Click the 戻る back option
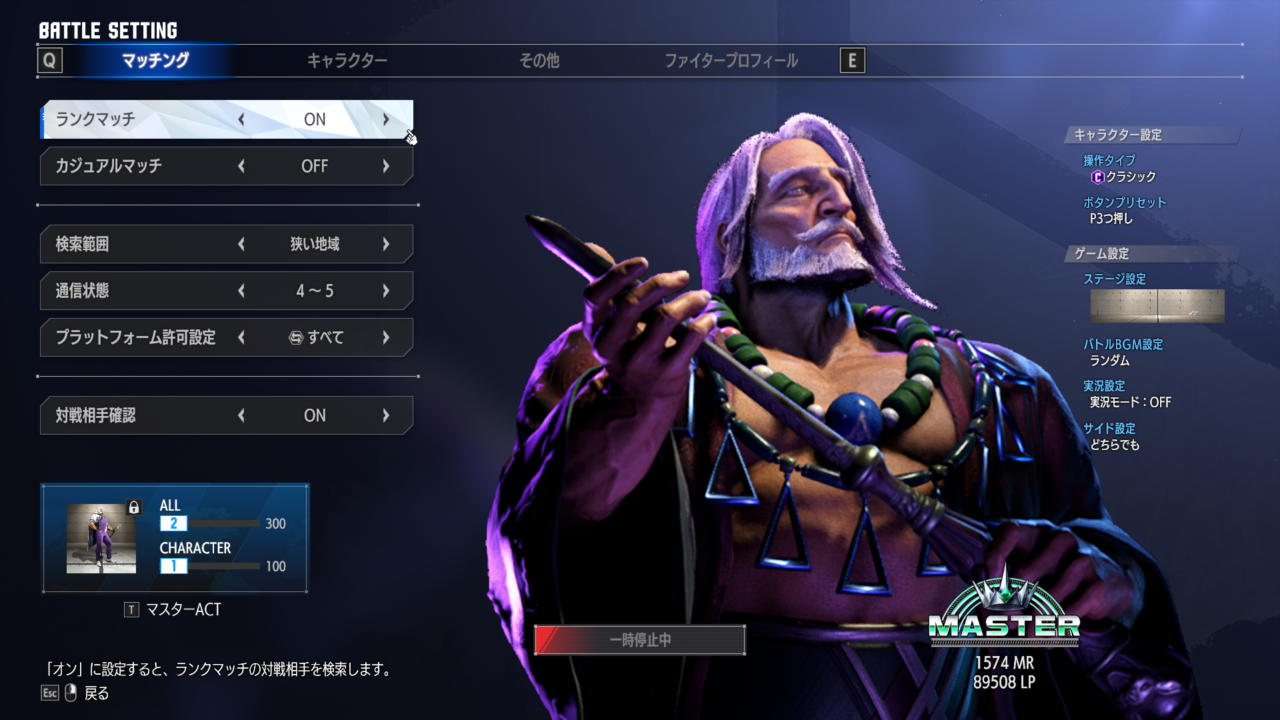The image size is (1280, 720). (96, 693)
